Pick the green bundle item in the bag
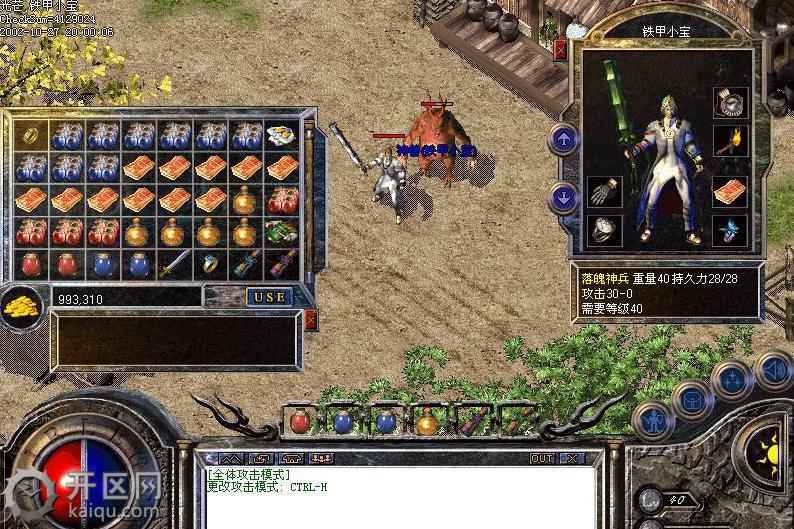Viewport: 794px width, 529px height. pos(281,232)
